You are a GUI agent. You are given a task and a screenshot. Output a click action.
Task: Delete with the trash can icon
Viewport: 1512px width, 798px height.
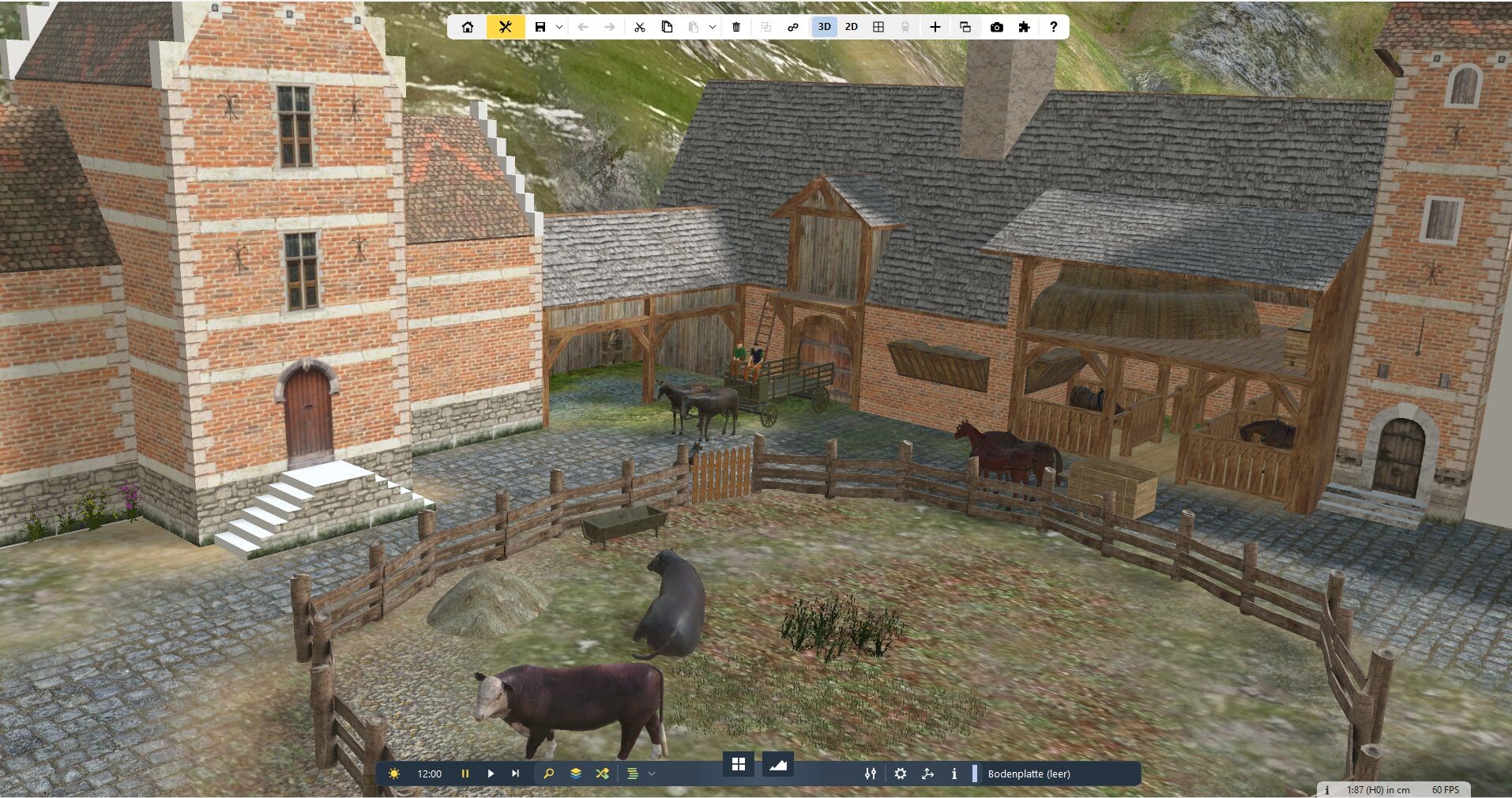coord(736,27)
